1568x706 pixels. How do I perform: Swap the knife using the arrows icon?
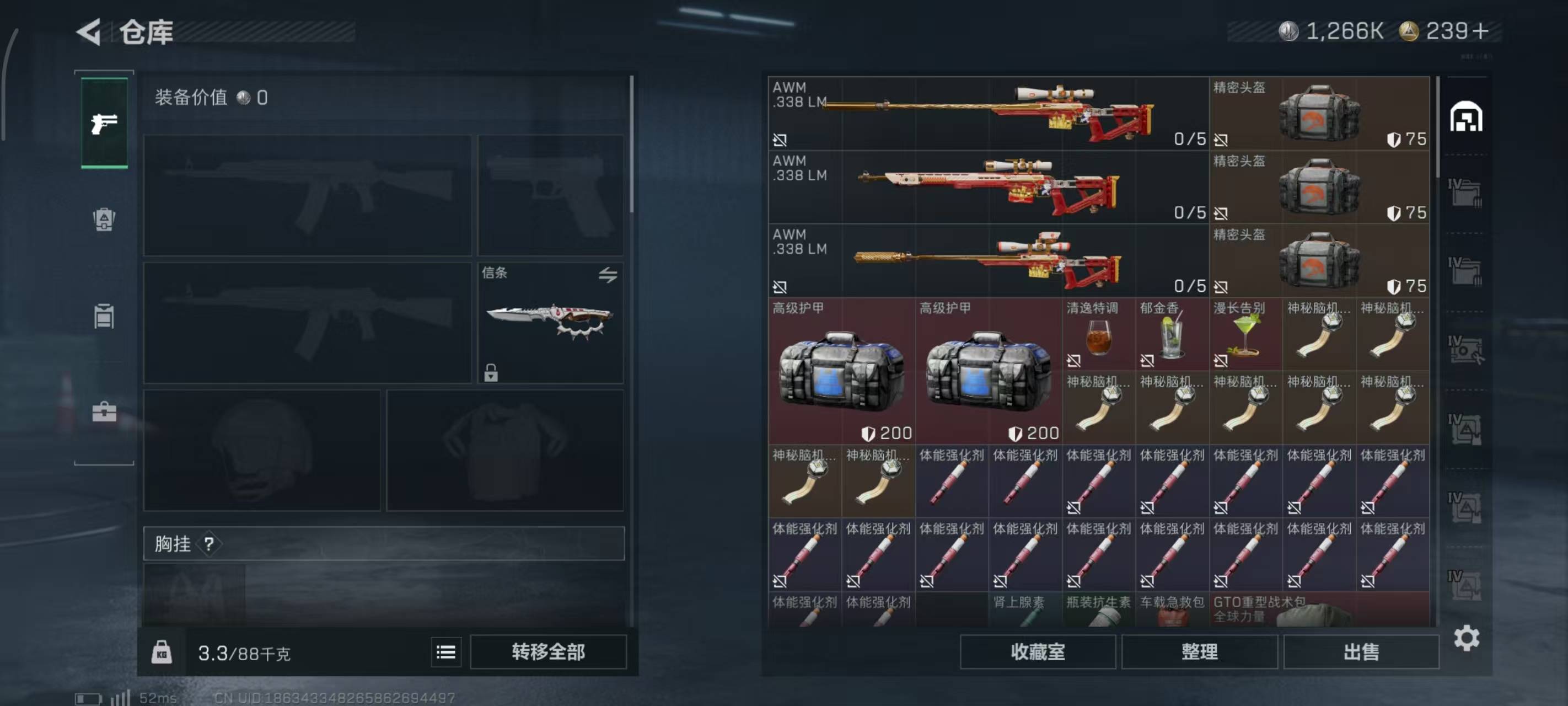click(608, 275)
